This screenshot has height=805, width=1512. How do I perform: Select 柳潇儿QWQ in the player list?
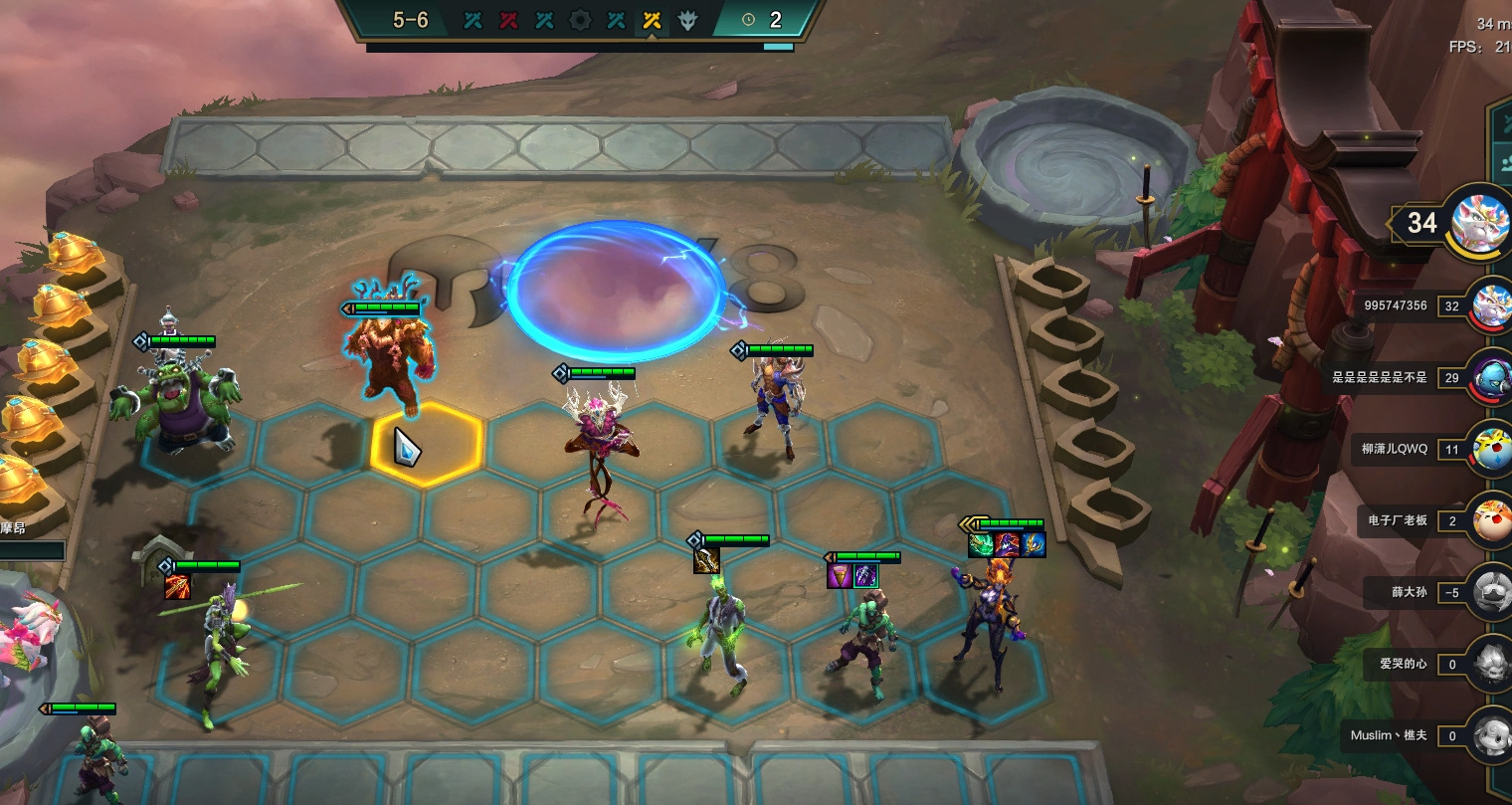pos(1490,449)
